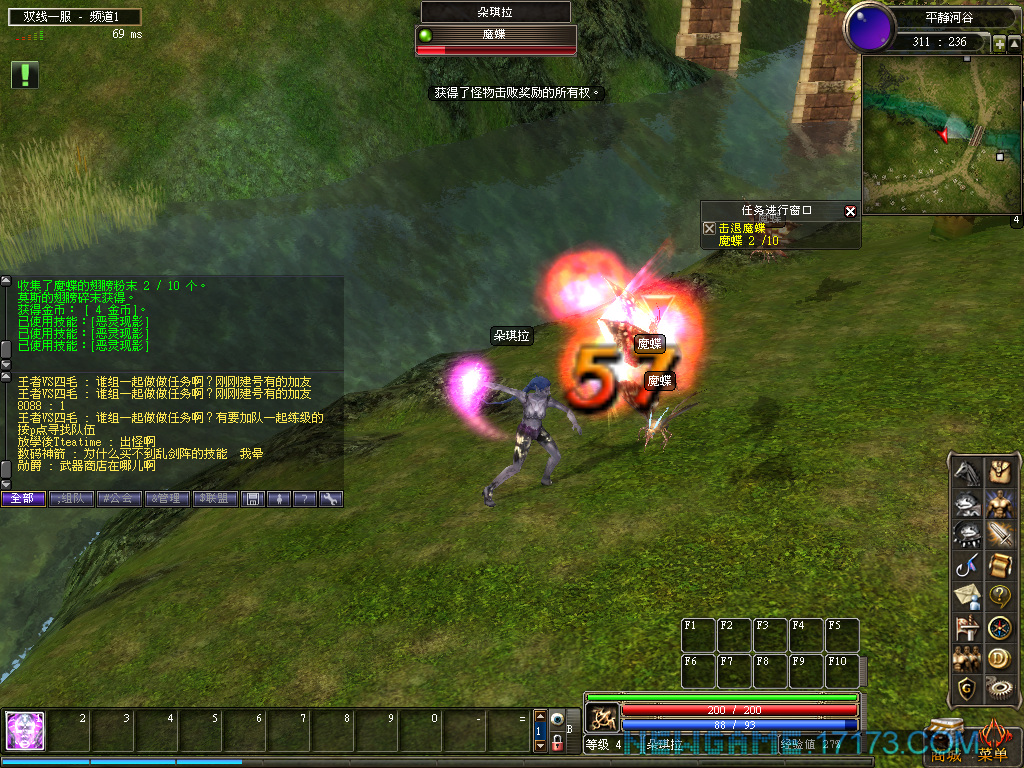Screen dimensions: 1024x768
Task: Open the sword skills icon
Action: click(1000, 535)
